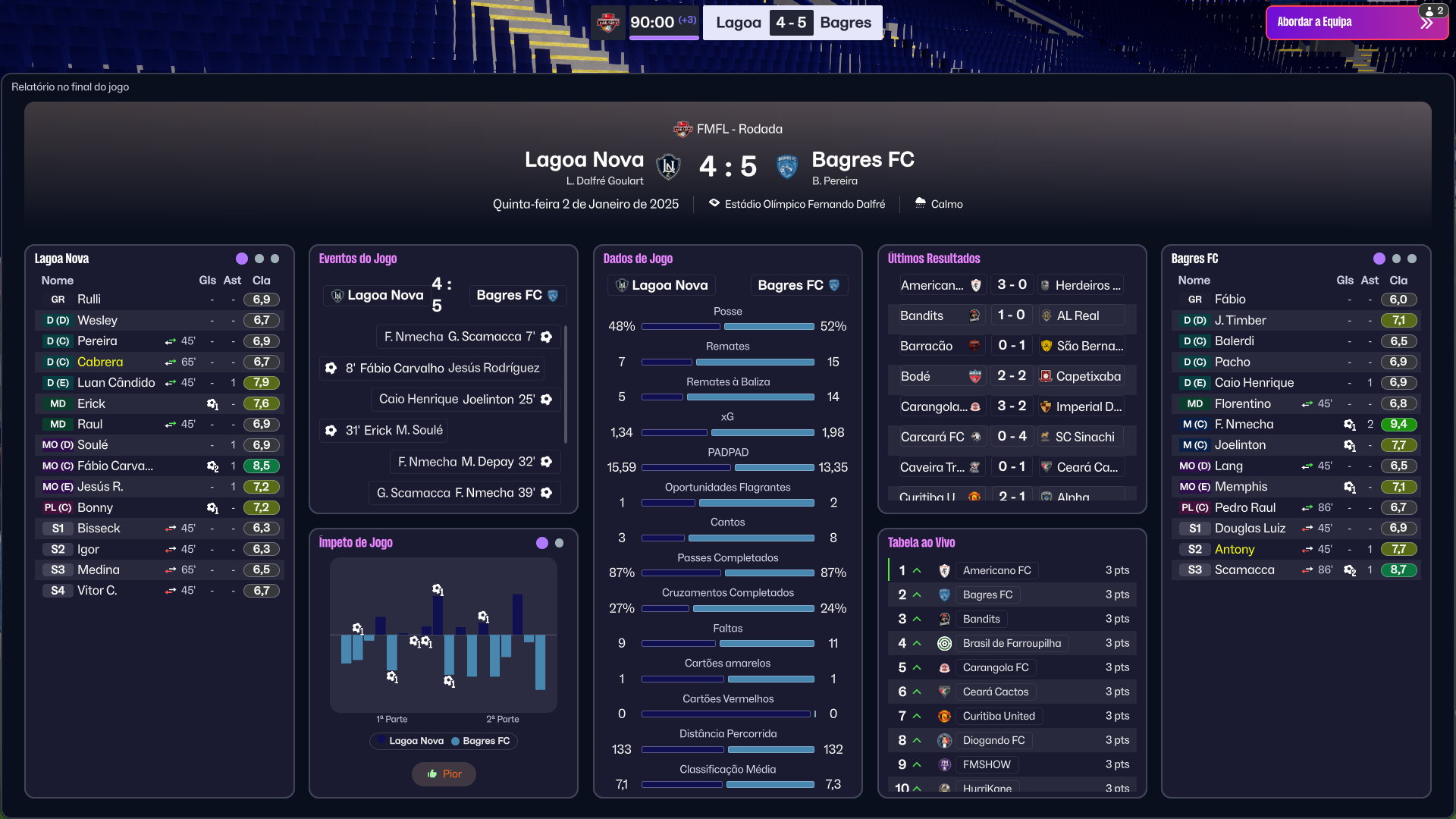Open the Dados de Jogo panel

638,259
